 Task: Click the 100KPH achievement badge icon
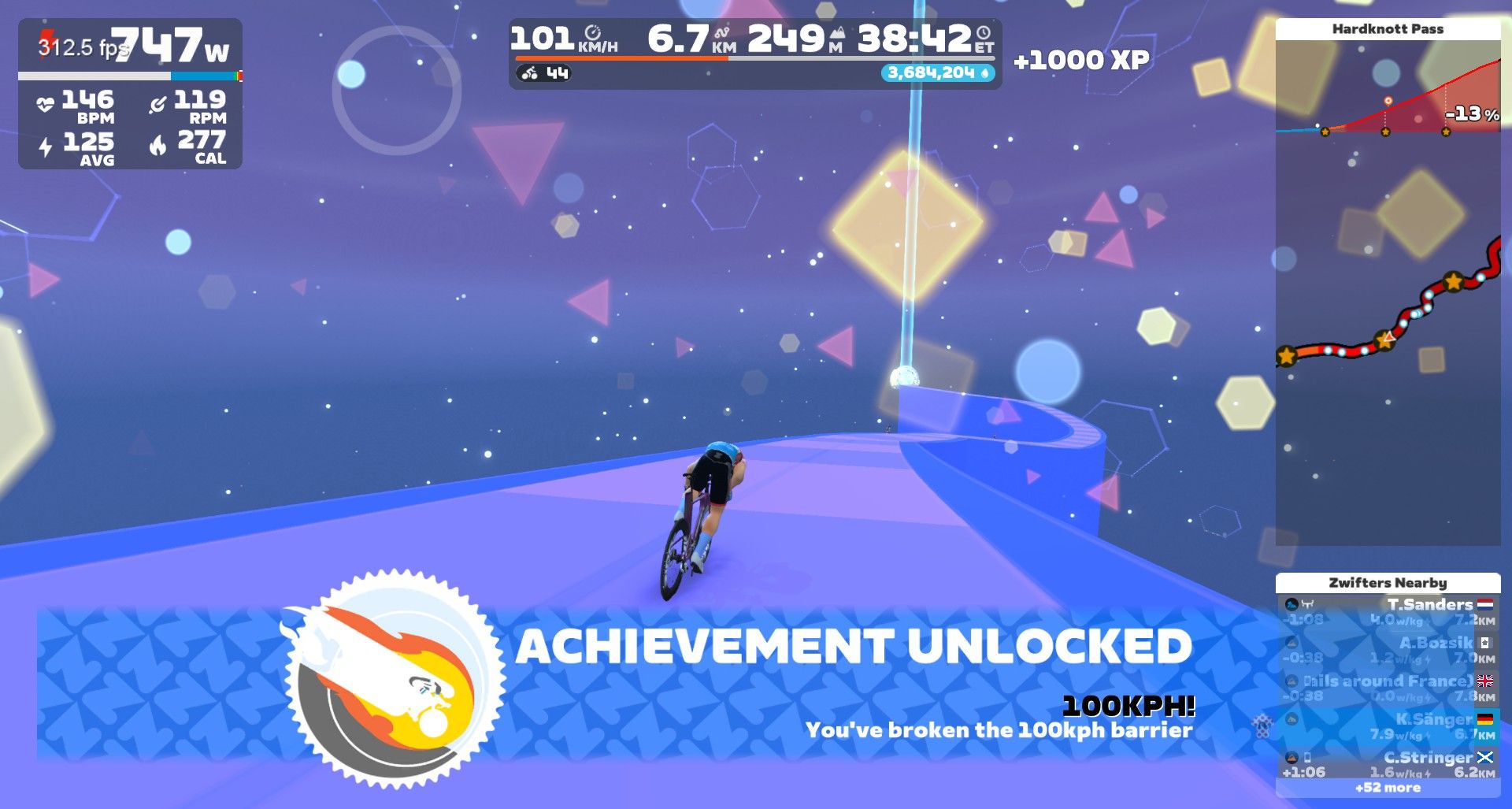click(392, 679)
